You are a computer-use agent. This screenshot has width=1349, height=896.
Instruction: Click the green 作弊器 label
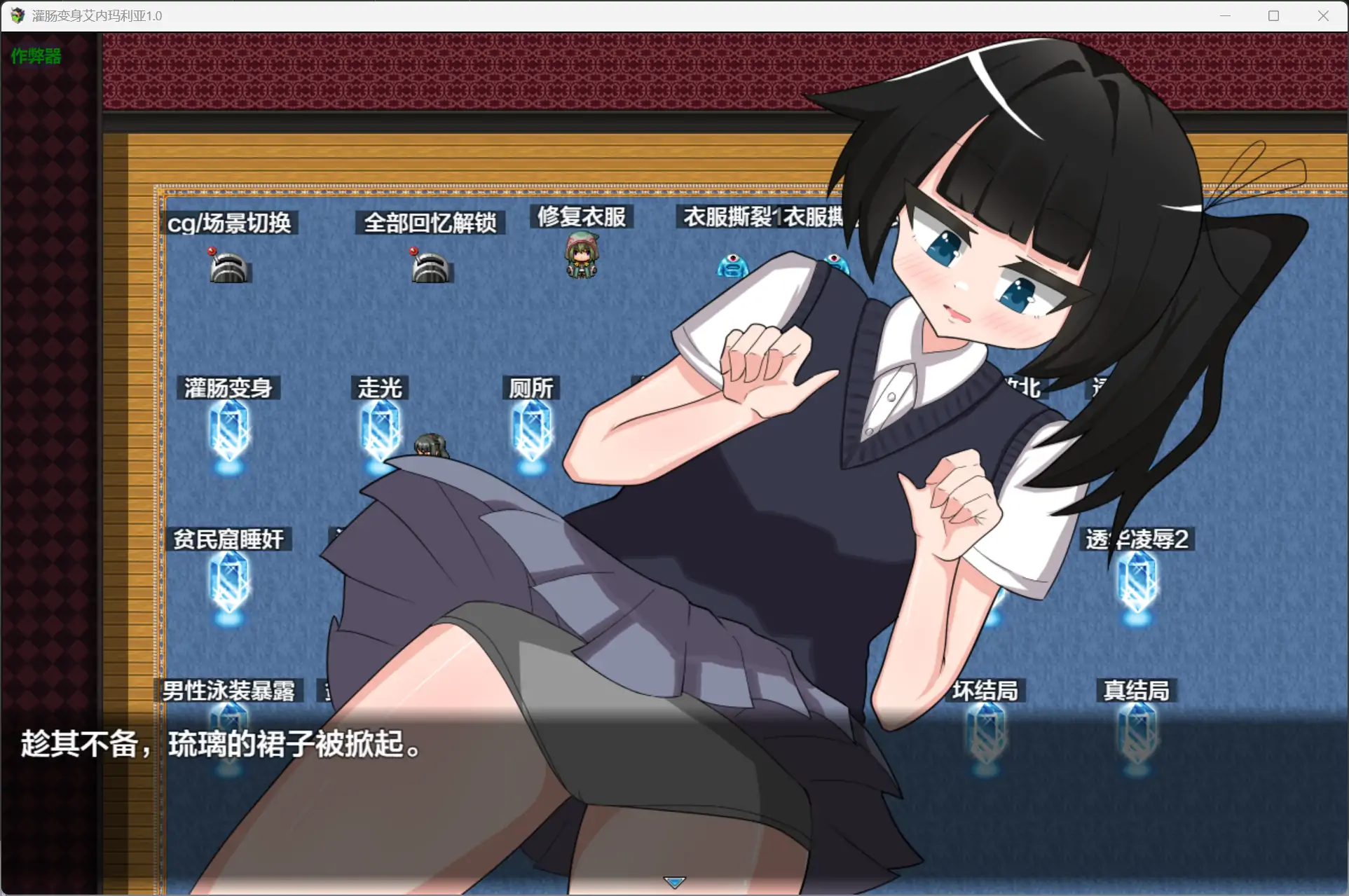coord(35,56)
